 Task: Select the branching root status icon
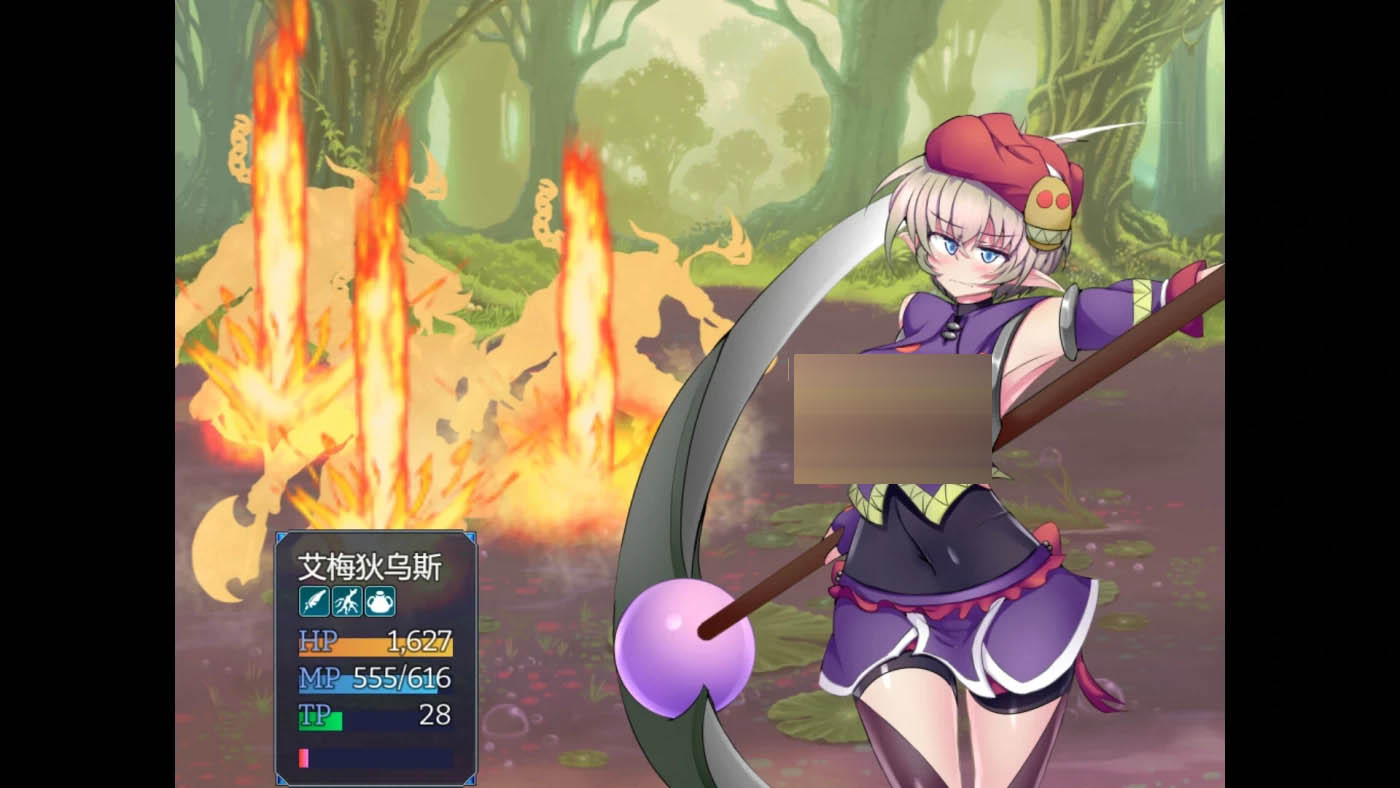347,601
